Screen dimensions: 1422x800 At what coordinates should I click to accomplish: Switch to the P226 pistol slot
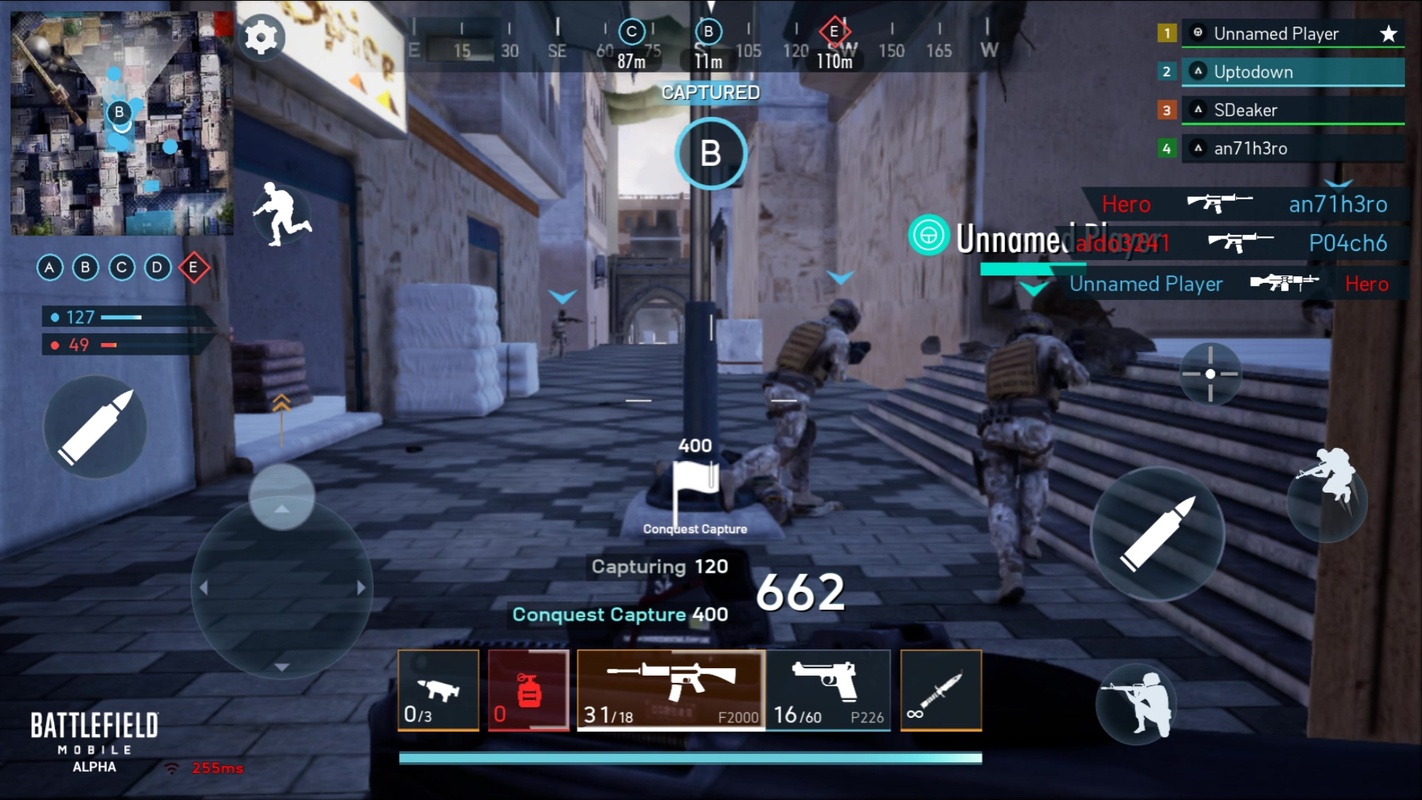(828, 689)
